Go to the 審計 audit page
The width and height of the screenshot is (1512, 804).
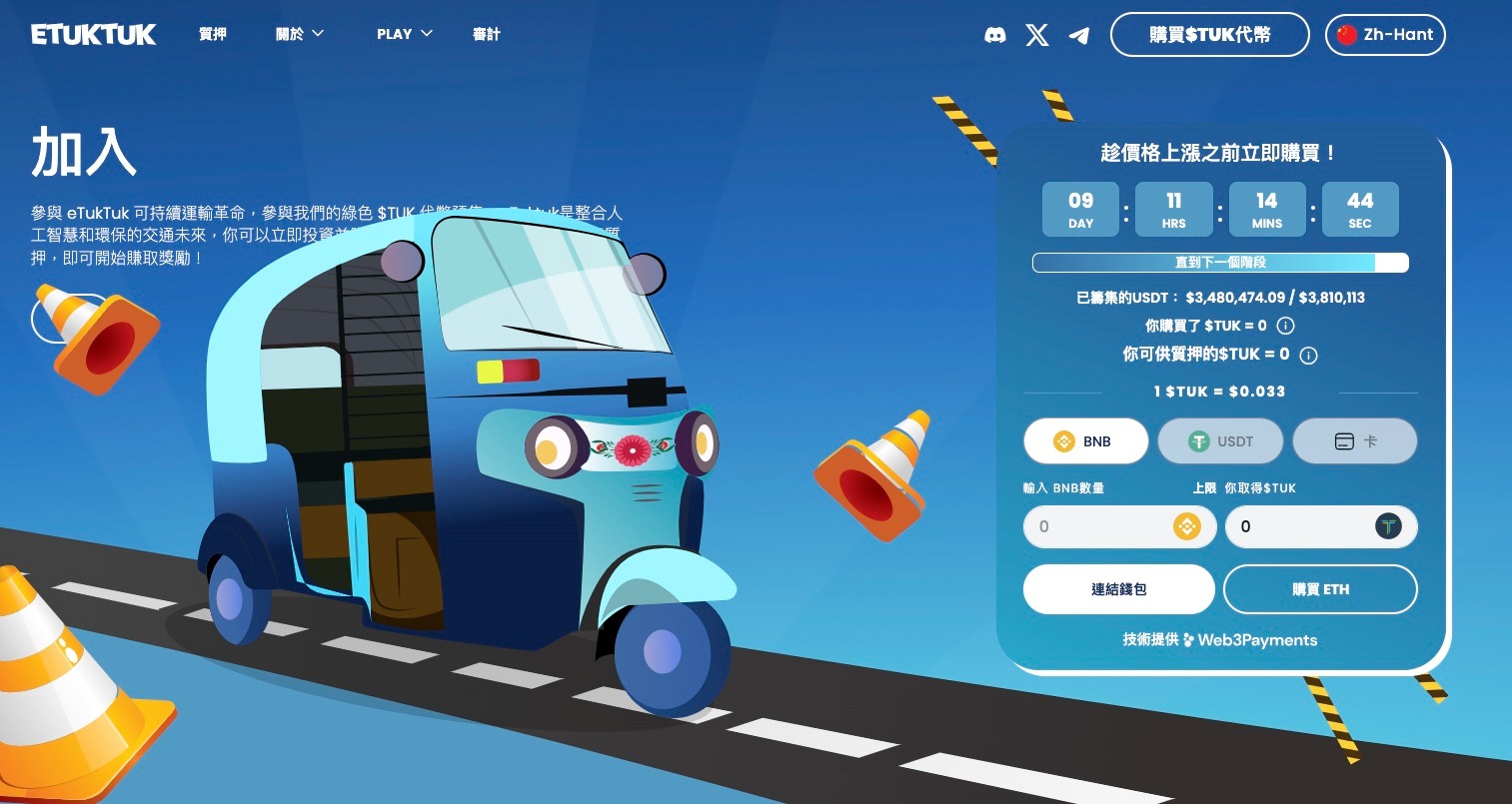click(486, 34)
